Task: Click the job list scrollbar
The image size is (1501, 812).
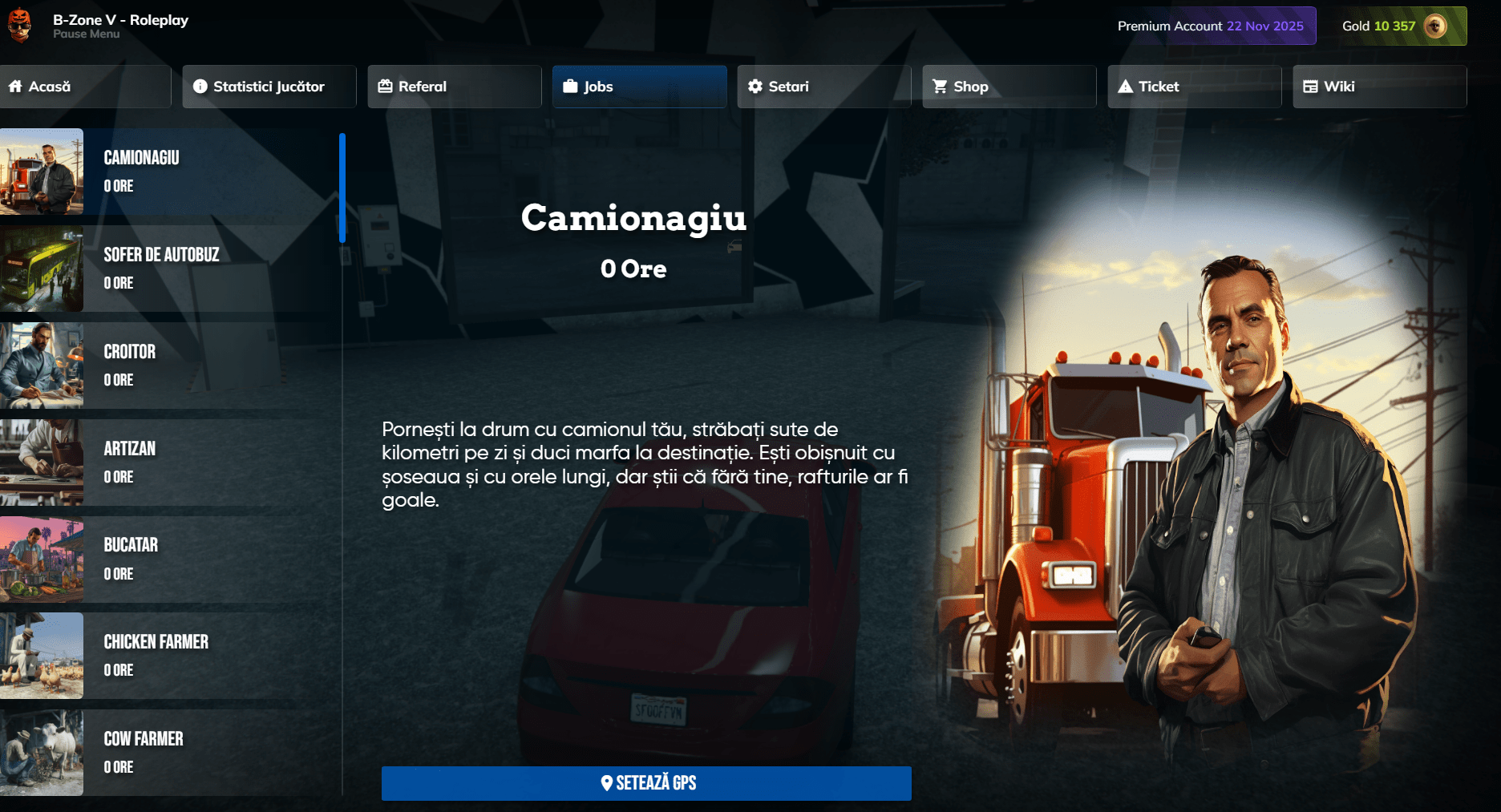Action: 342,188
